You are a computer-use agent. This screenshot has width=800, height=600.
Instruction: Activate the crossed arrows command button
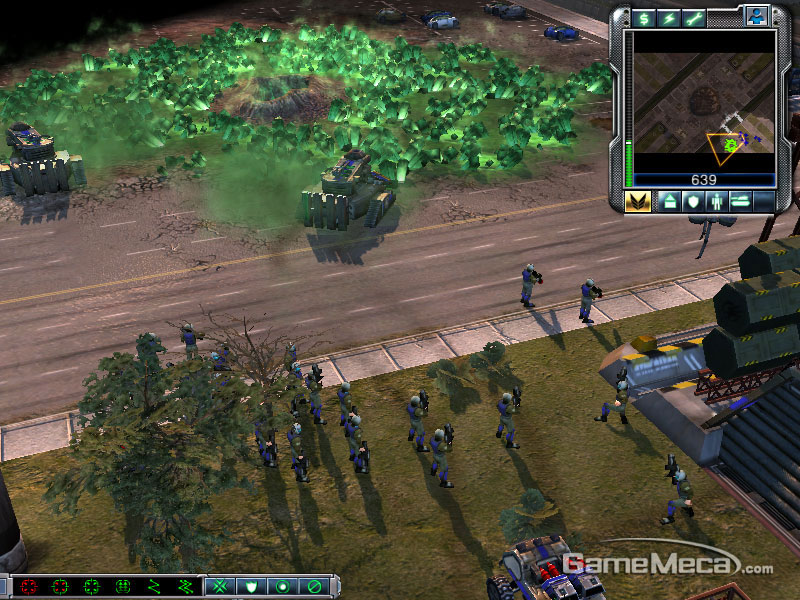[x=220, y=586]
